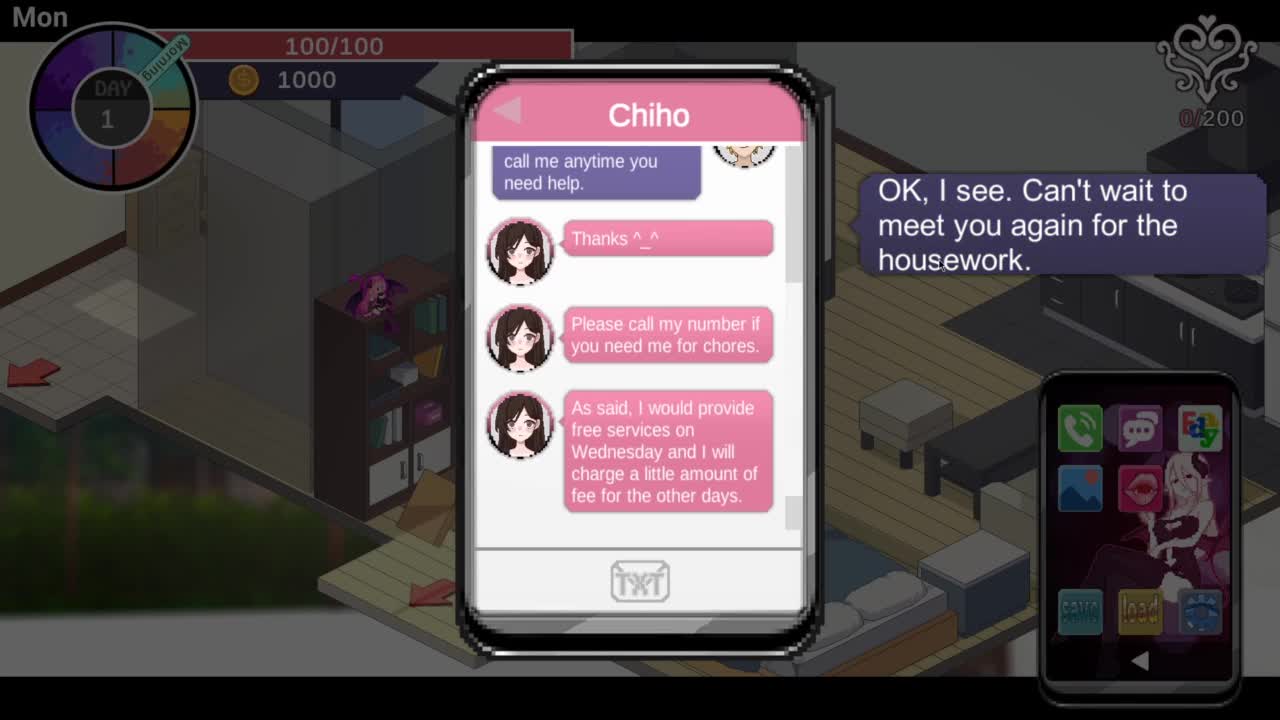Close the small phone with back arrow

[x=1139, y=661]
